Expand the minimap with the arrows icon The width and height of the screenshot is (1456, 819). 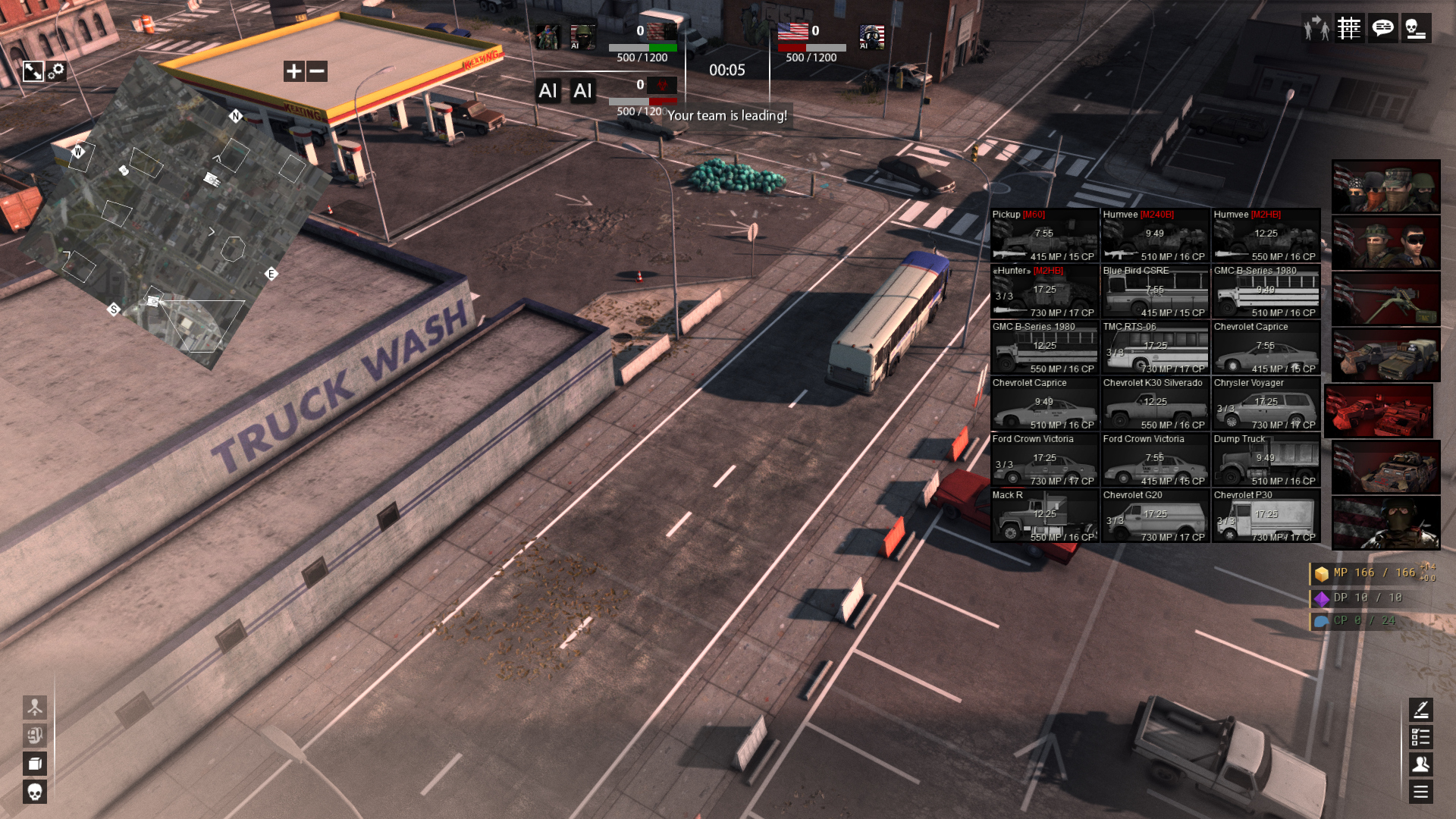click(33, 71)
